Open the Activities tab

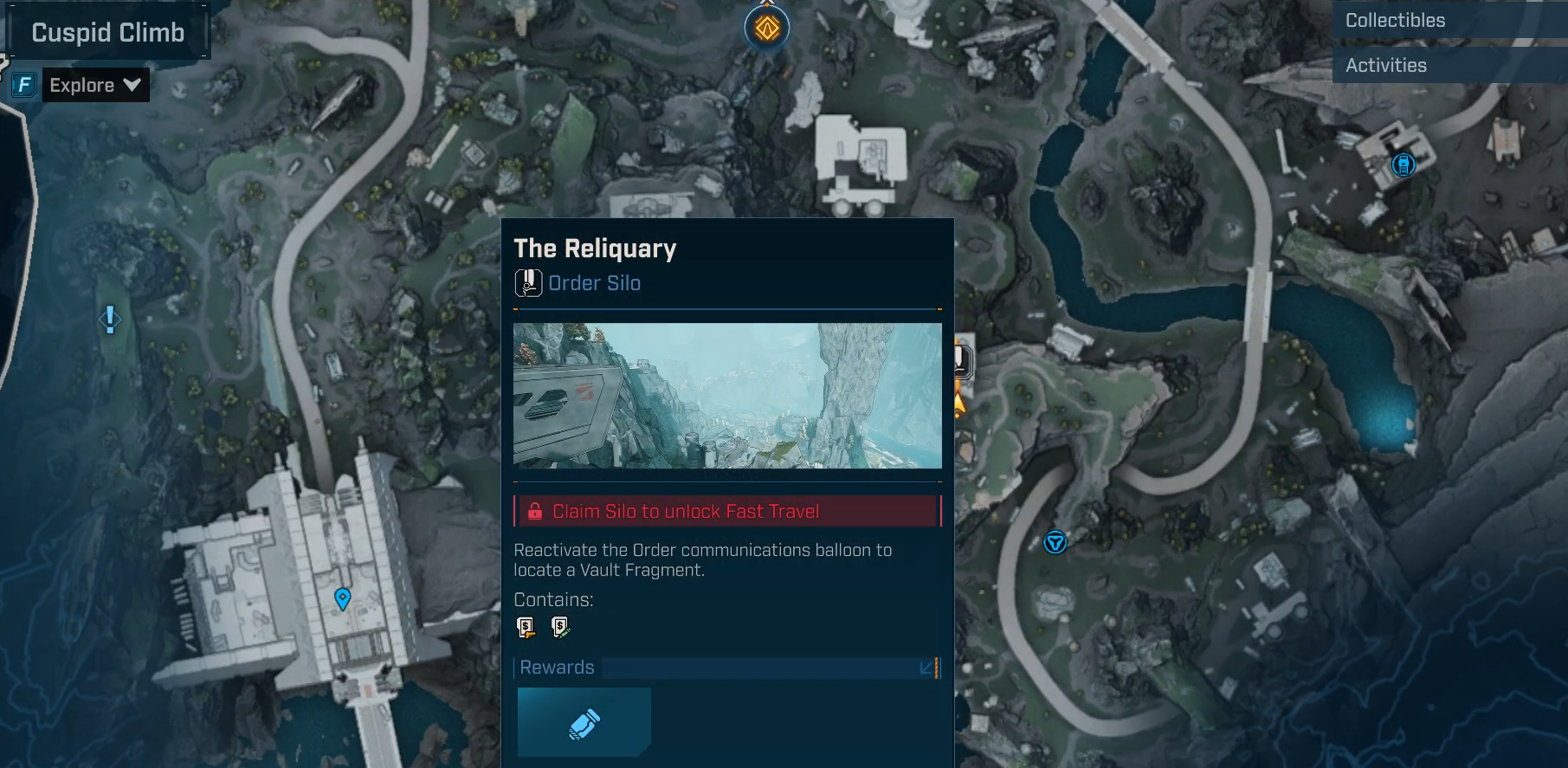click(1385, 66)
